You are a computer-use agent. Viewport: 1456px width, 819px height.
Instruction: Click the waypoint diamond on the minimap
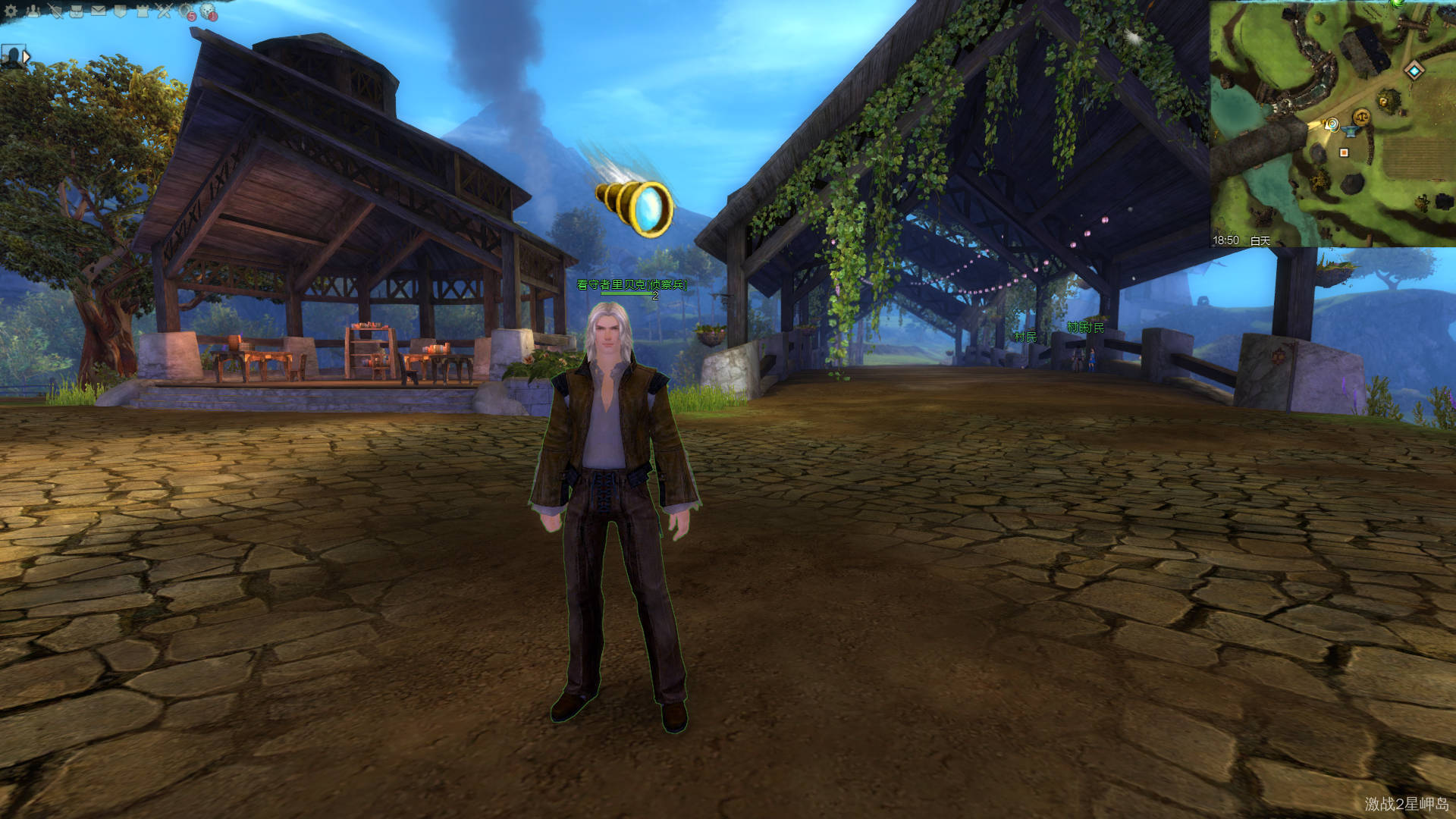[x=1414, y=71]
